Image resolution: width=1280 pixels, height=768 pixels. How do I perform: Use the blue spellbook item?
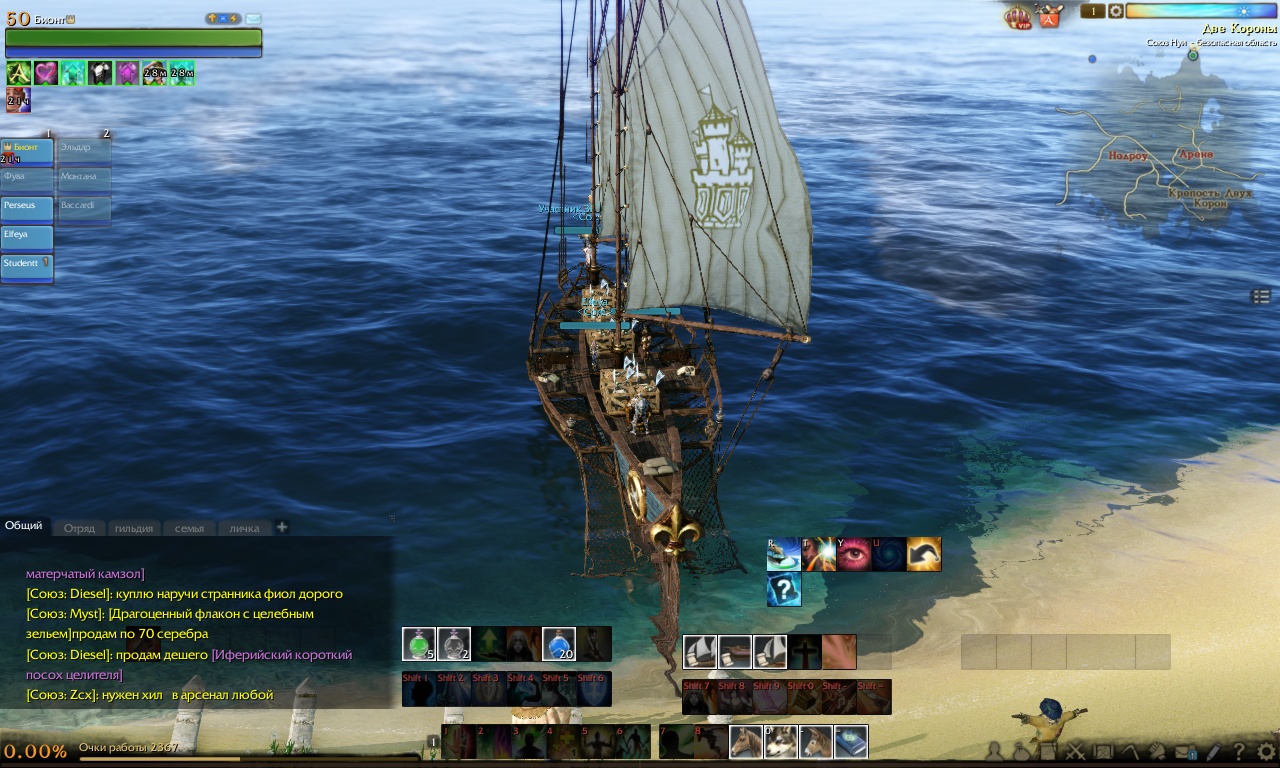point(851,742)
